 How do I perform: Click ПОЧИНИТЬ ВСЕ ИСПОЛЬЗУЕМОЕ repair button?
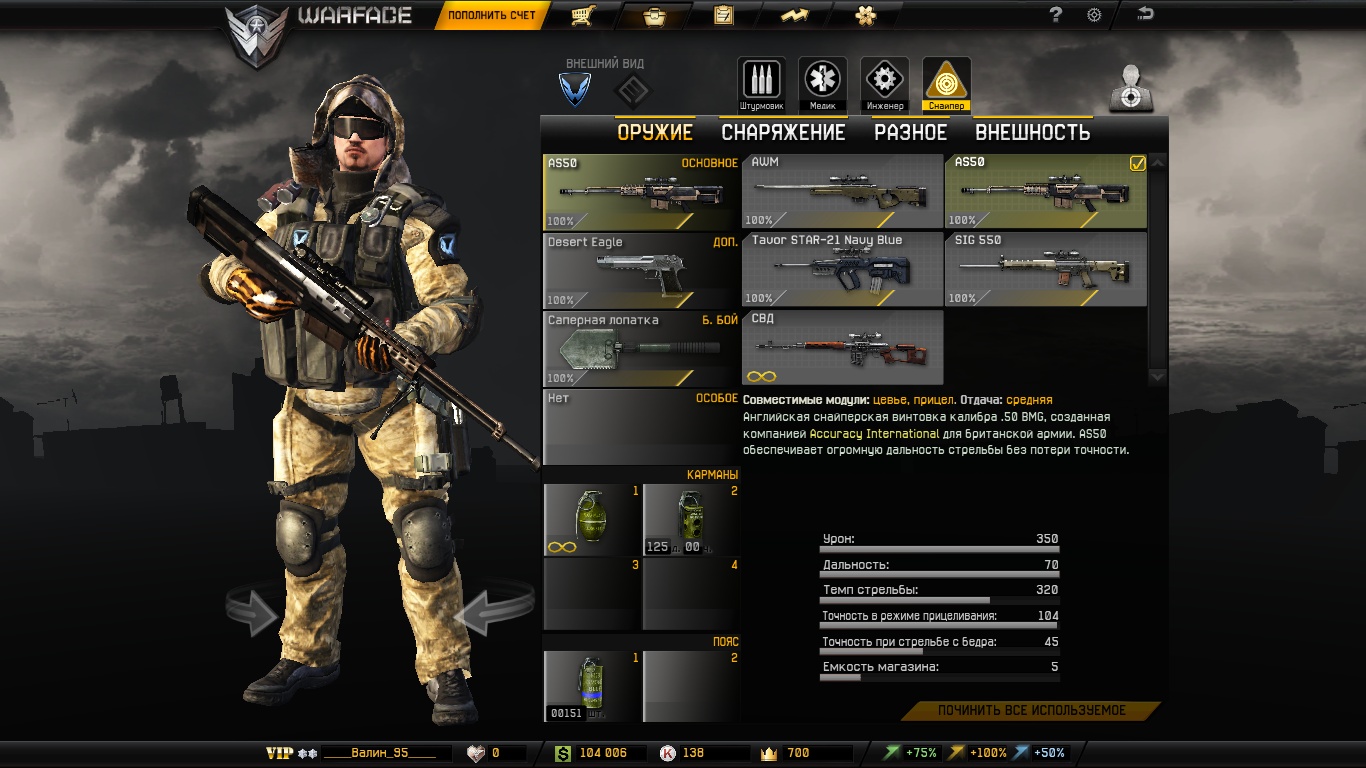pyautogui.click(x=1031, y=711)
